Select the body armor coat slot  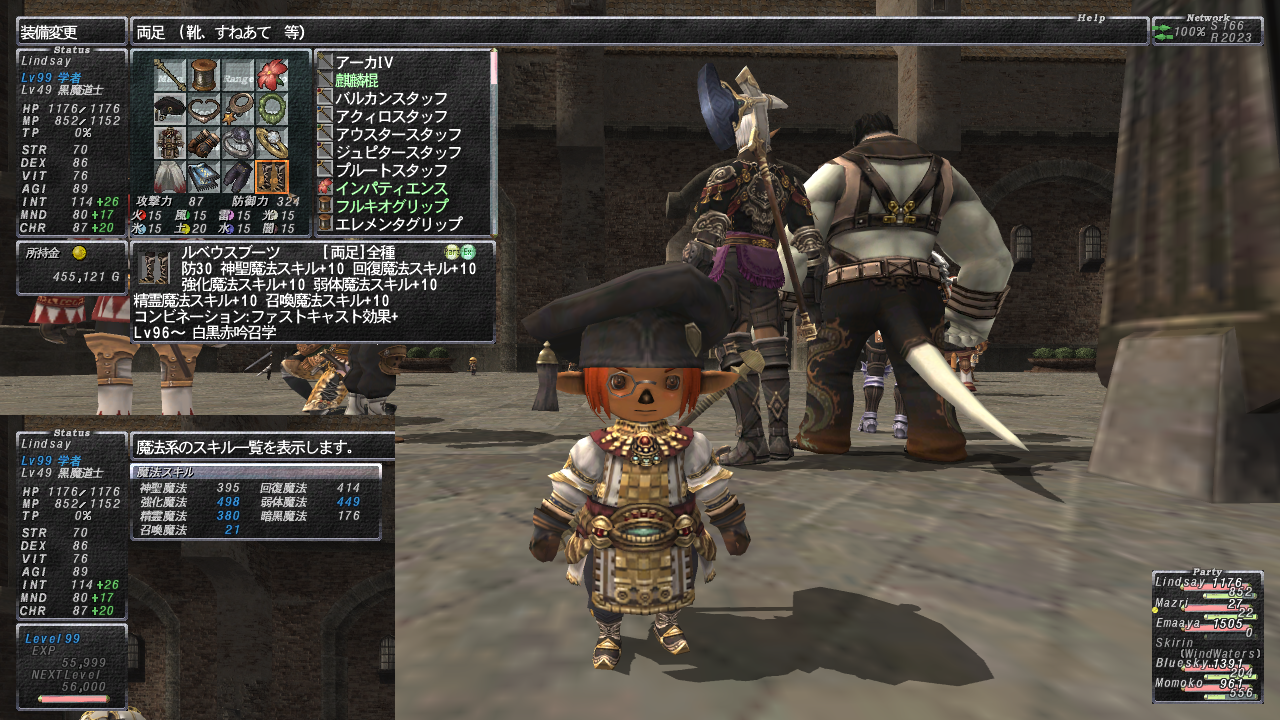170,142
